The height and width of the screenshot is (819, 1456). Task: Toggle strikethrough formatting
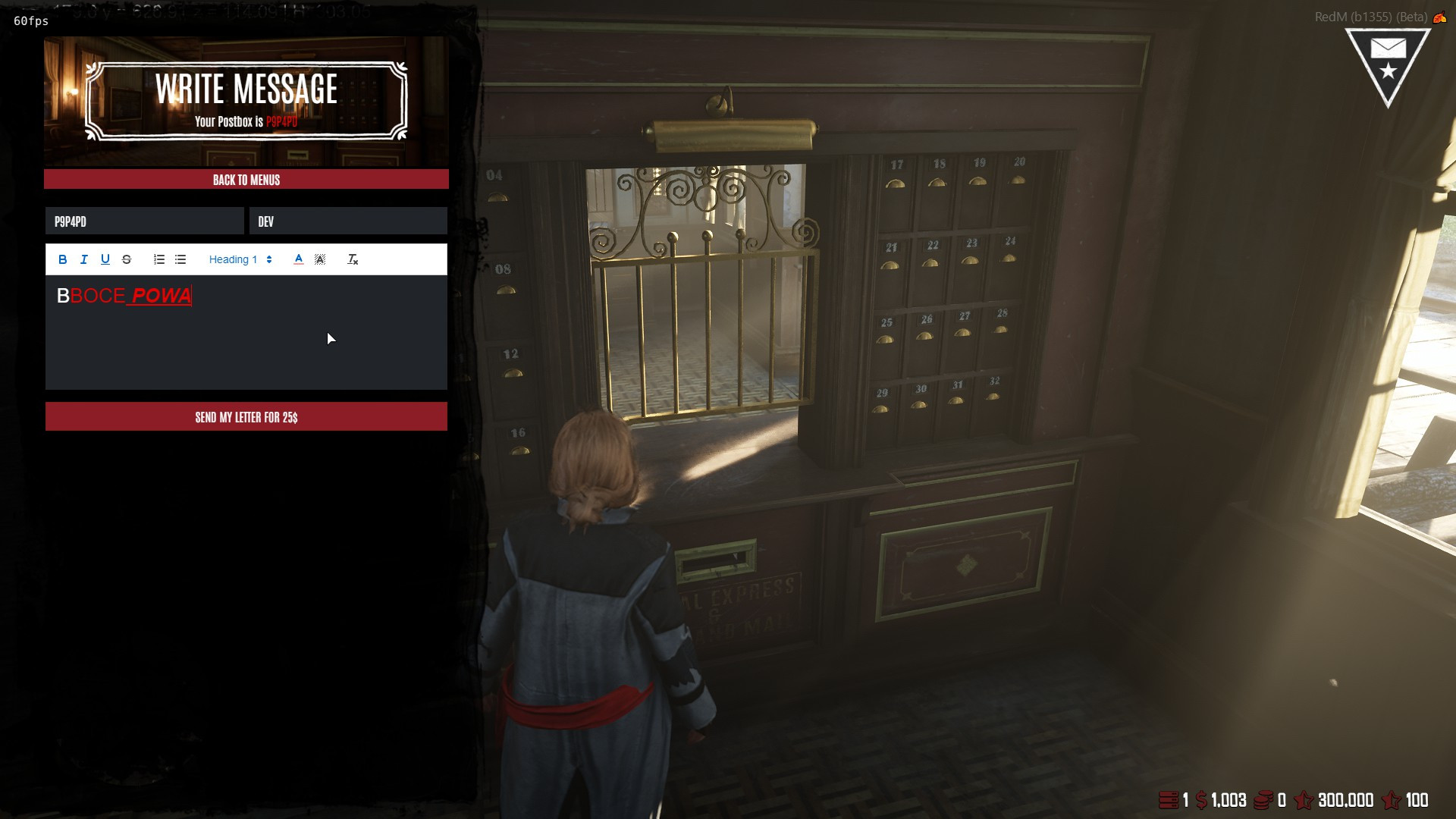click(127, 259)
